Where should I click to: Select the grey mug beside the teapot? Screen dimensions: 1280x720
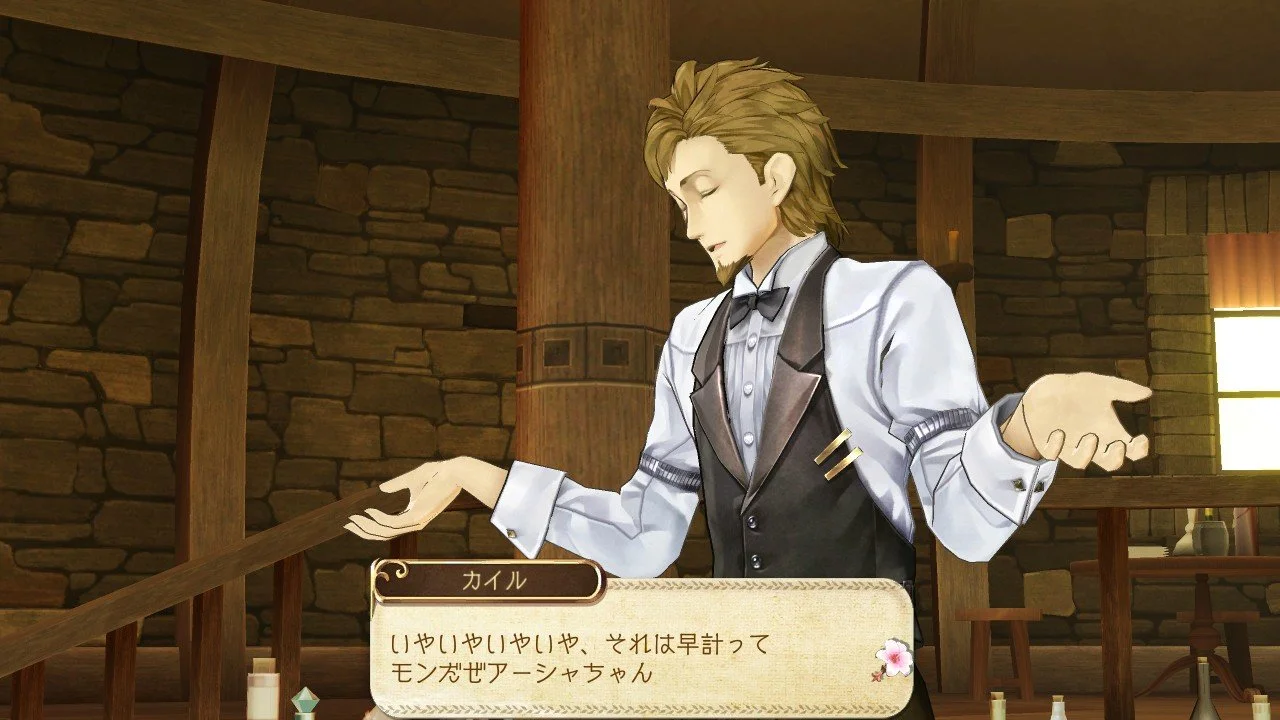click(1210, 537)
